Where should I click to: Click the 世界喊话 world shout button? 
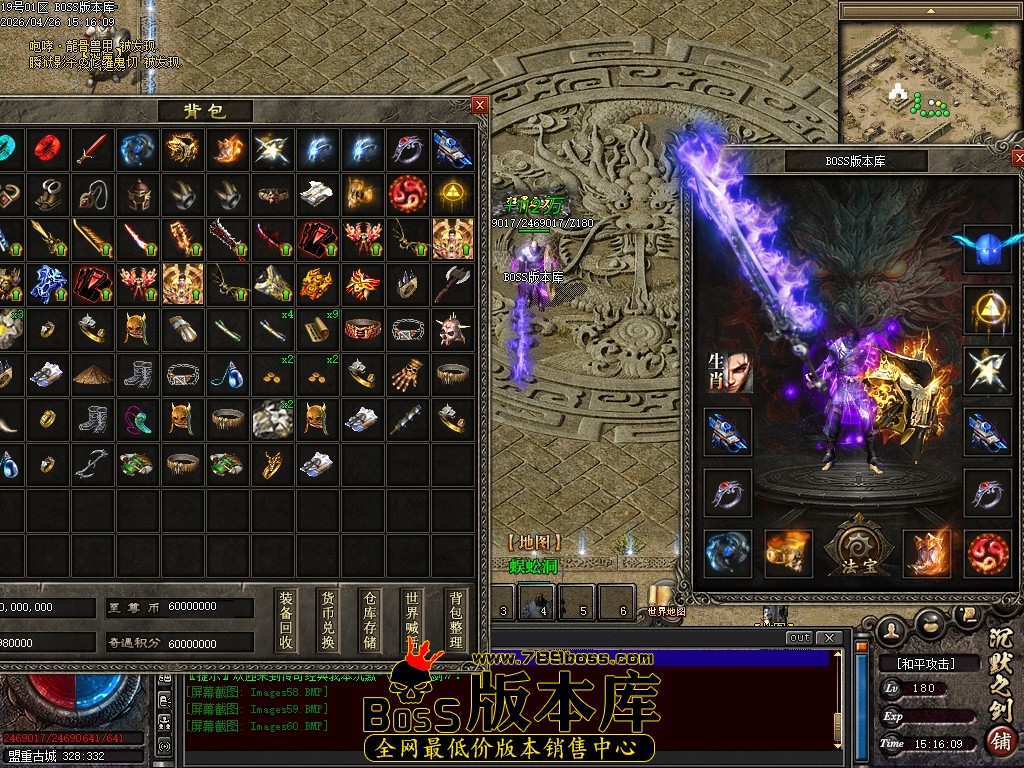[412, 619]
